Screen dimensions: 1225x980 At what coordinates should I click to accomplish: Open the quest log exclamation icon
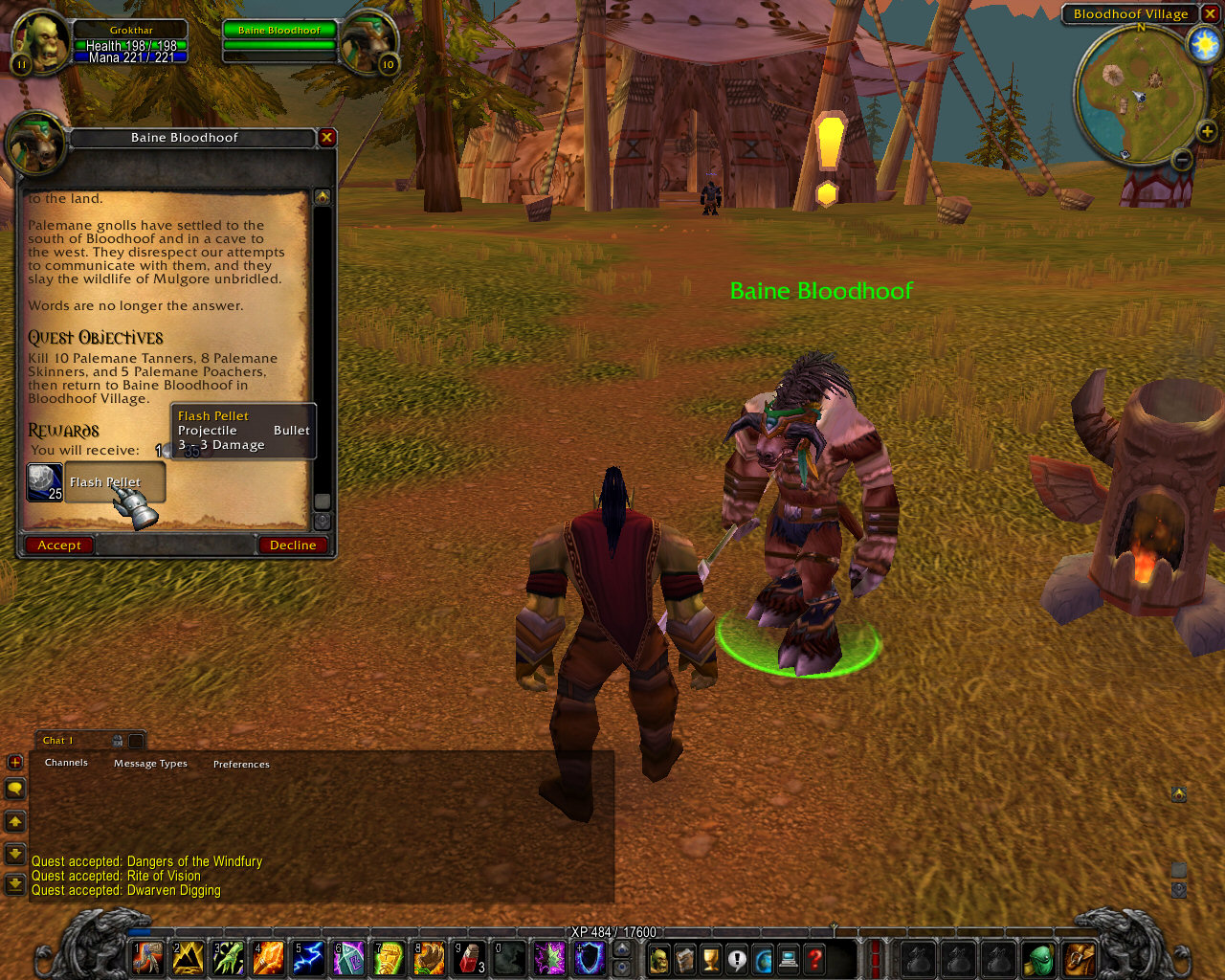point(736,958)
